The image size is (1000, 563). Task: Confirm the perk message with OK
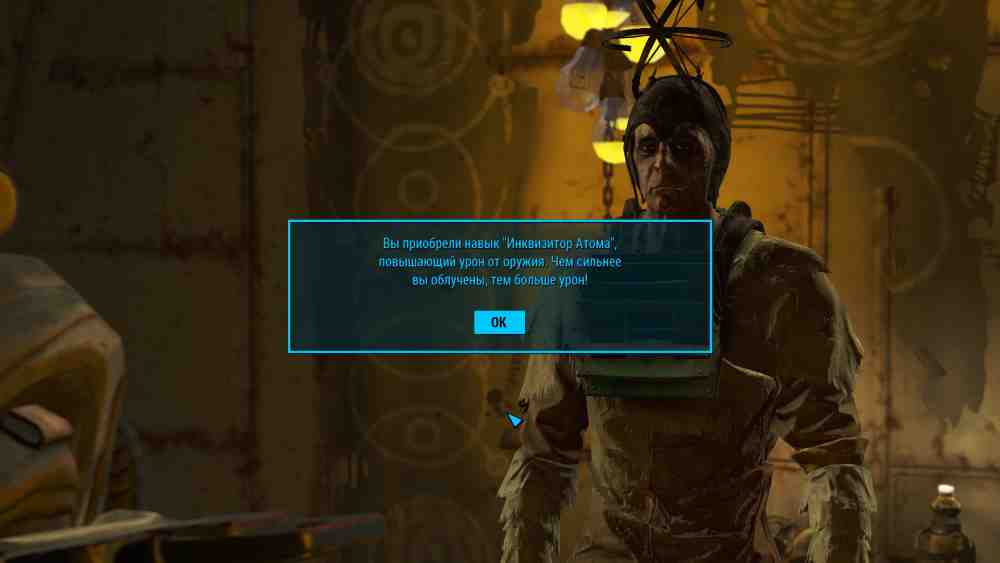(499, 322)
